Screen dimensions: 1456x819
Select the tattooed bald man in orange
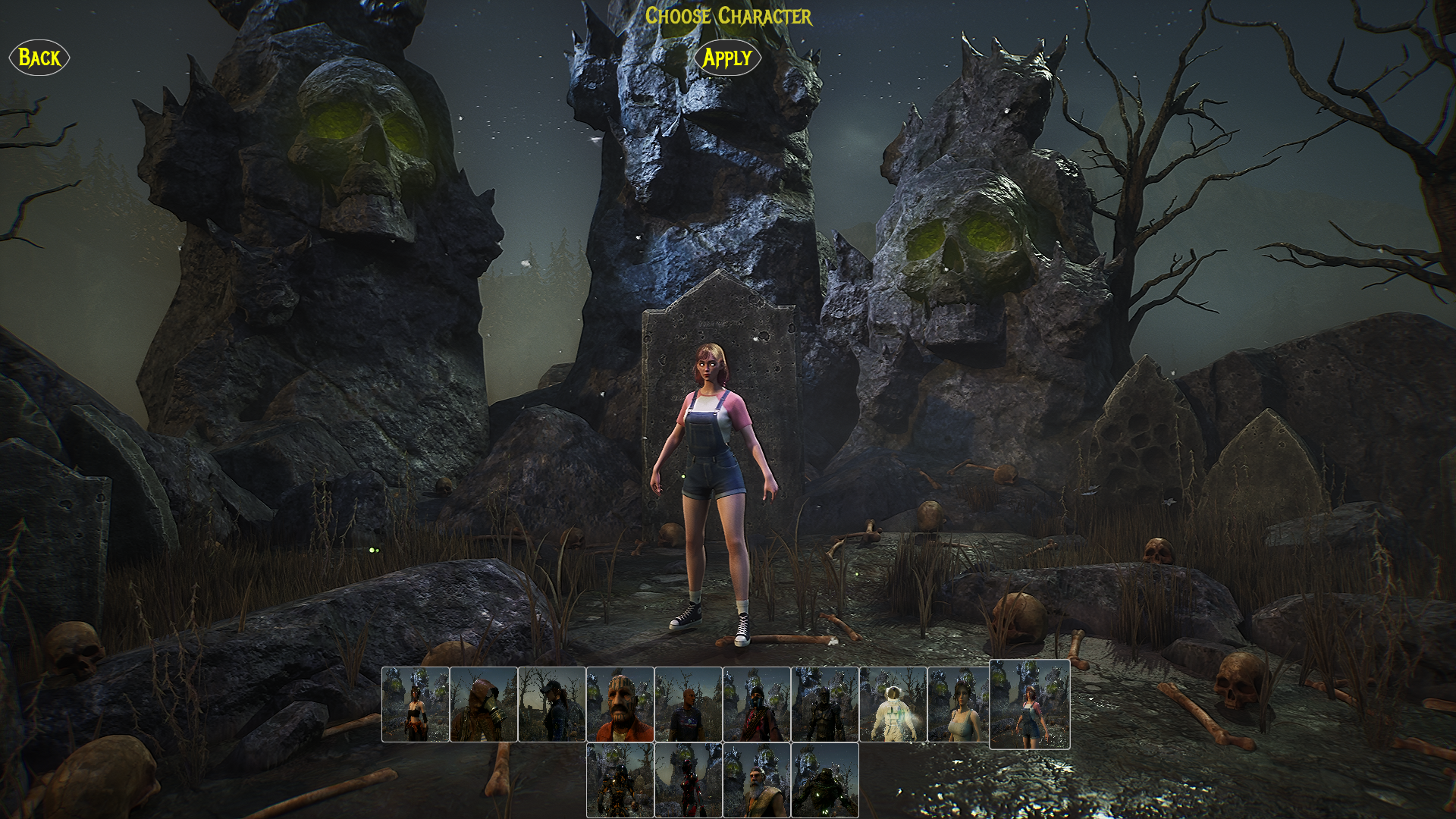click(x=620, y=704)
